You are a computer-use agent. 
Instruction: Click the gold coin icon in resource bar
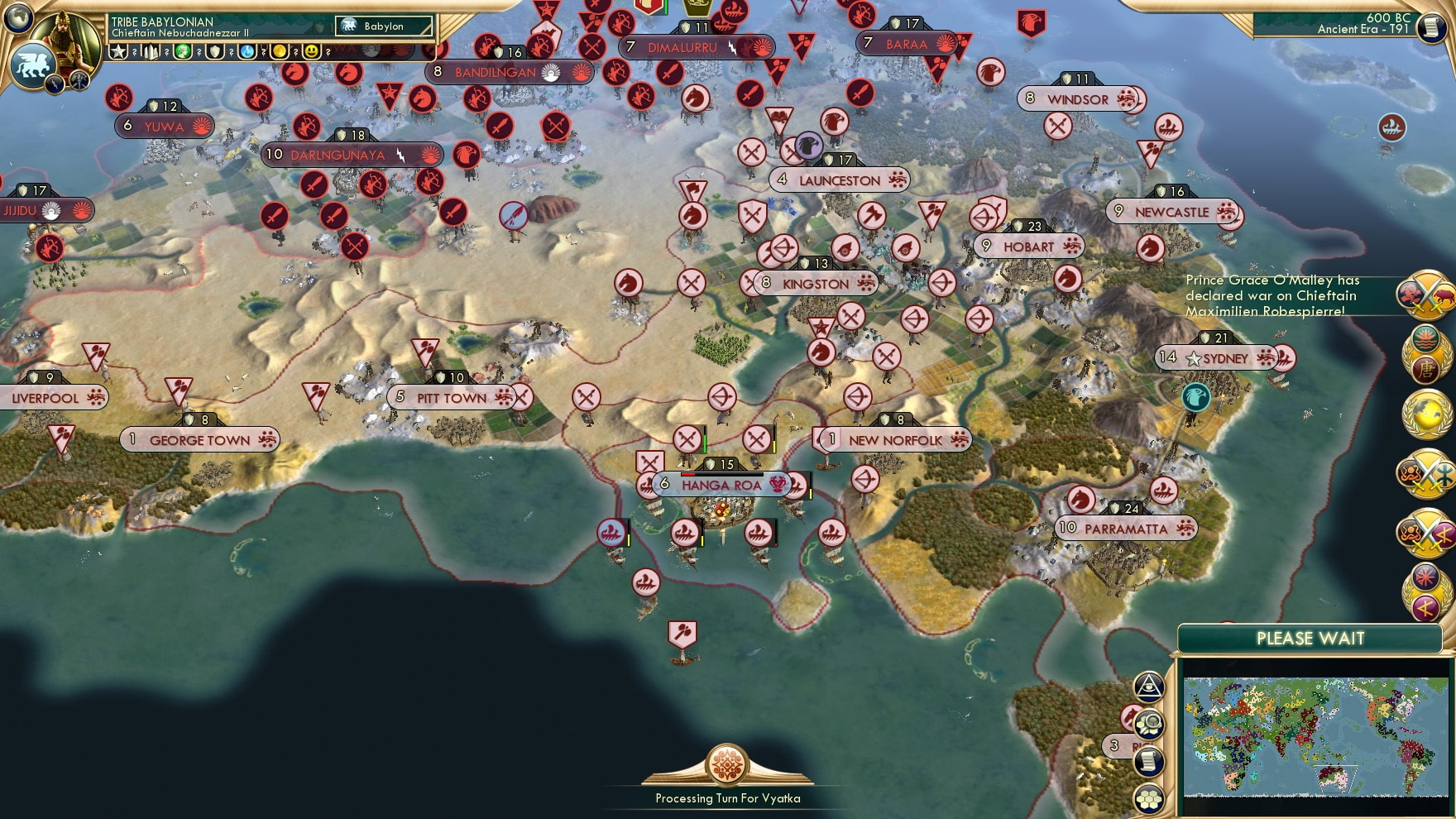281,51
